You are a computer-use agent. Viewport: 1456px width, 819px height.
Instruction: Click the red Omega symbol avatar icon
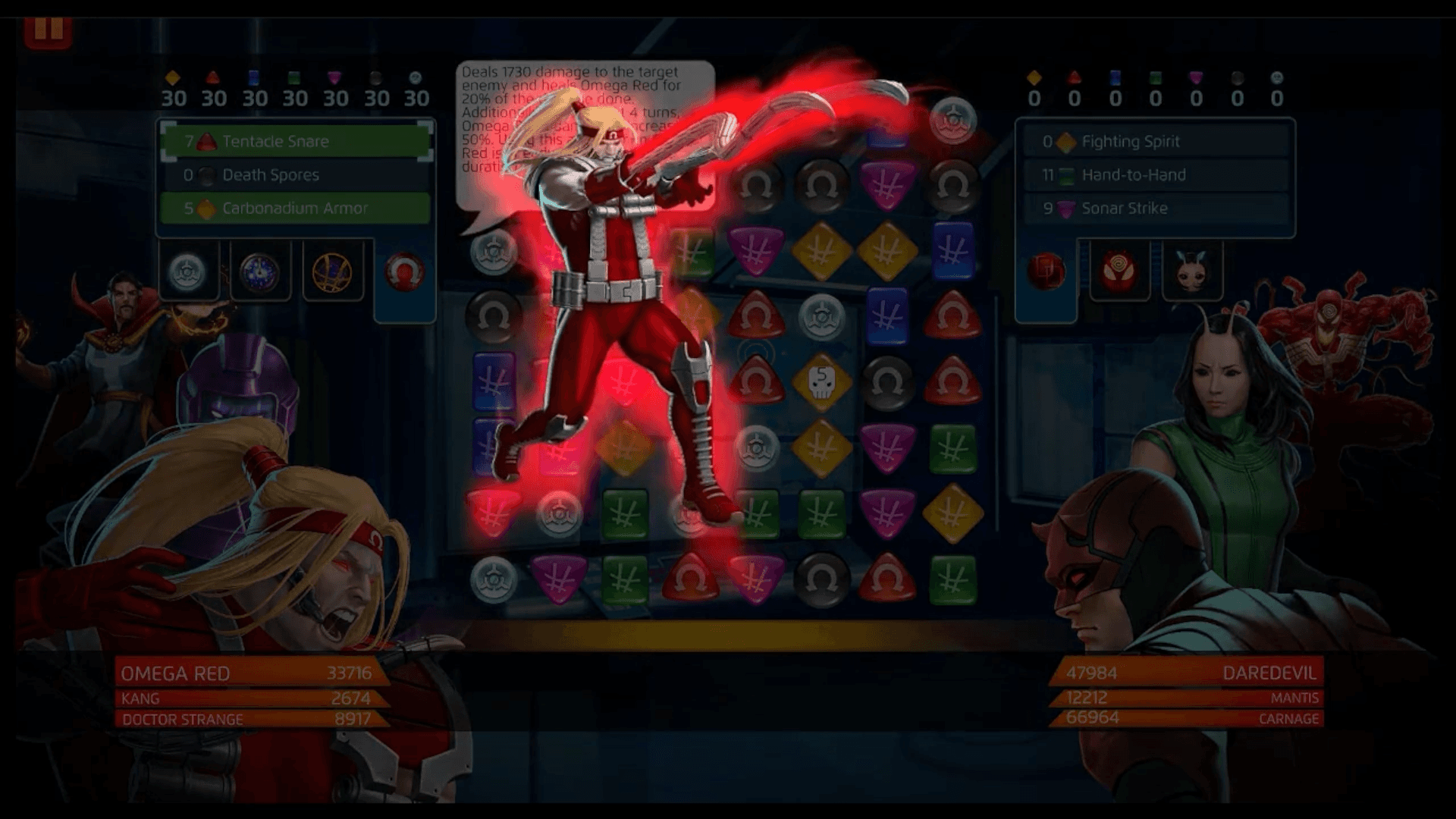click(x=406, y=271)
